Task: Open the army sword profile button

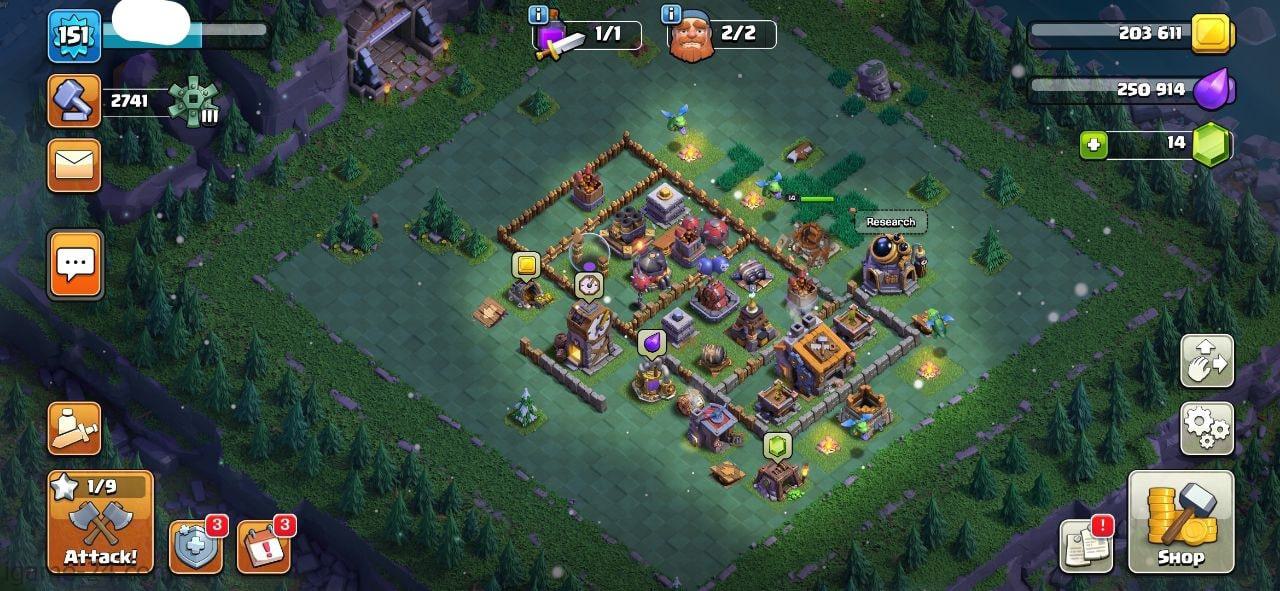Action: click(x=74, y=428)
